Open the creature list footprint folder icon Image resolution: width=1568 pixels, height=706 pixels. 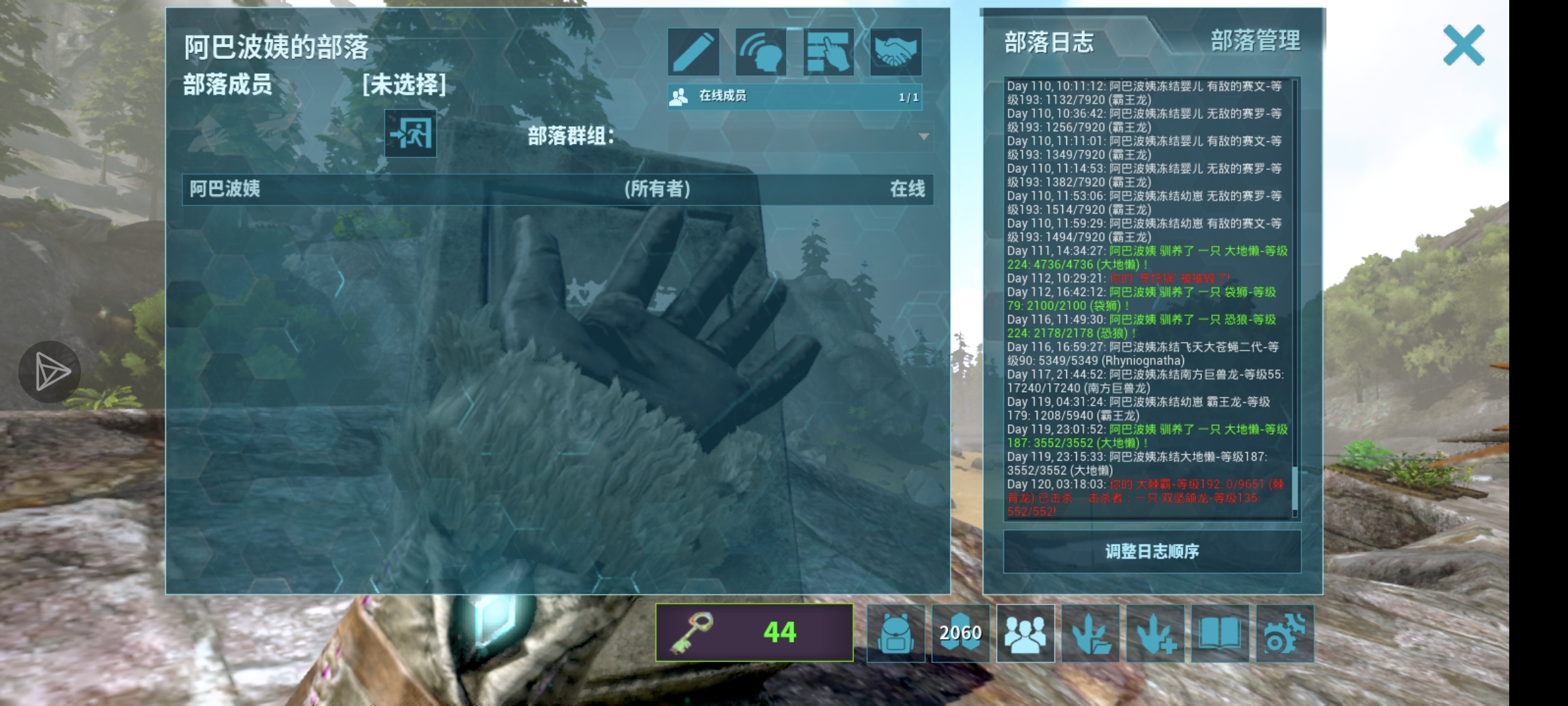[1091, 632]
